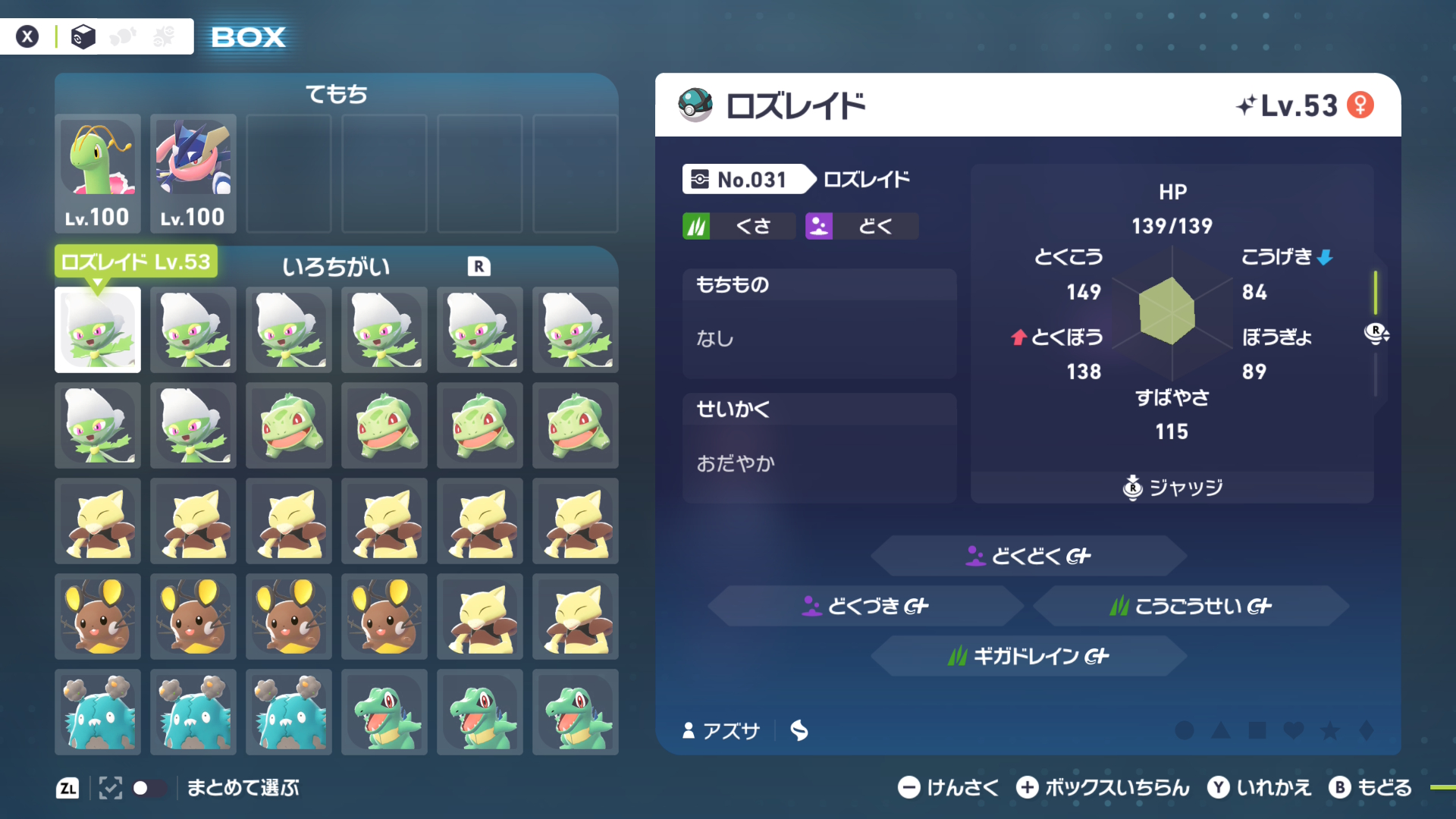The width and height of the screenshot is (1456, 819).
Task: Select Meganium in the party row
Action: click(x=98, y=173)
